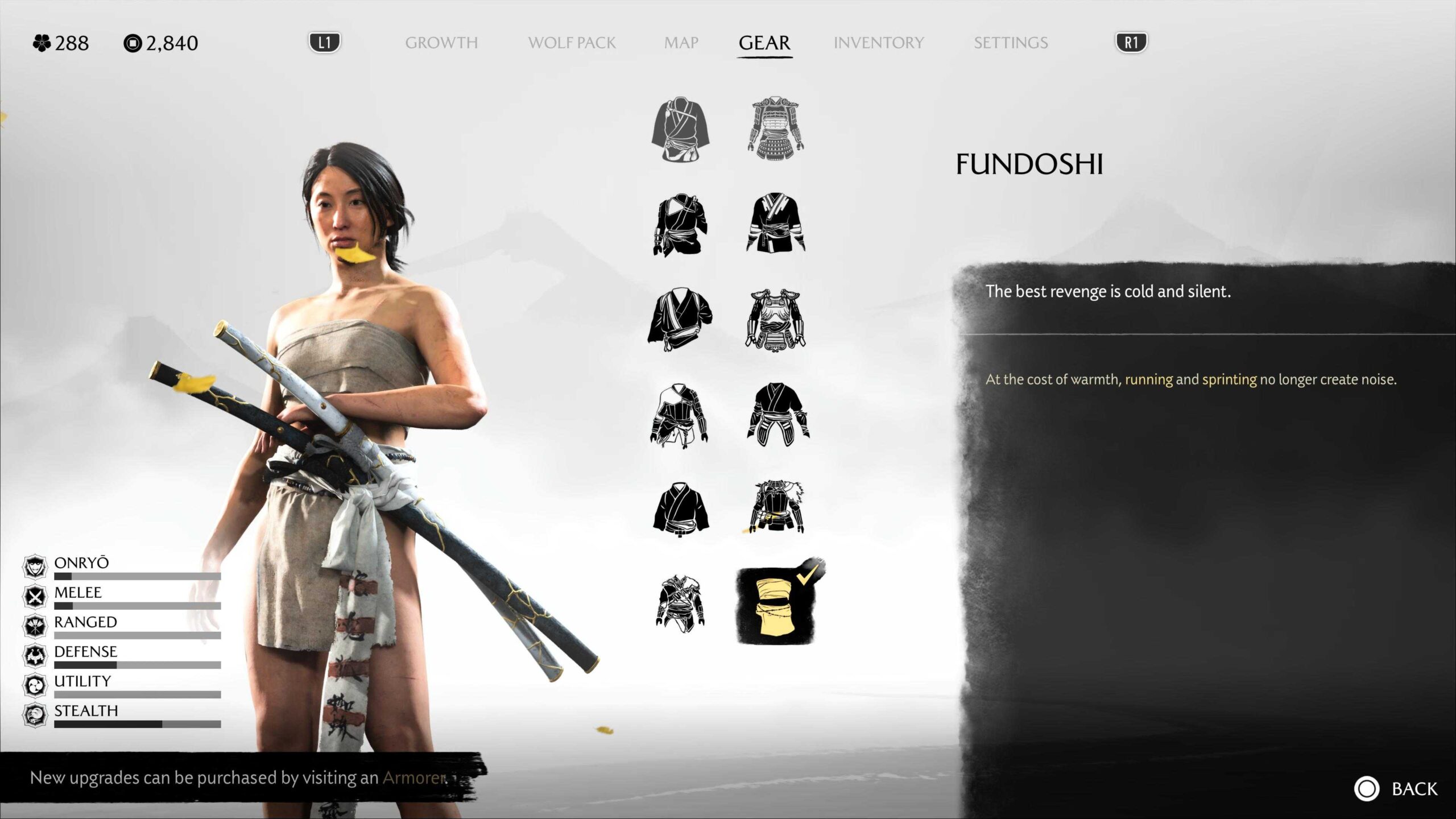This screenshot has height=819, width=1456.
Task: Switch to the Growth tab
Action: [441, 43]
